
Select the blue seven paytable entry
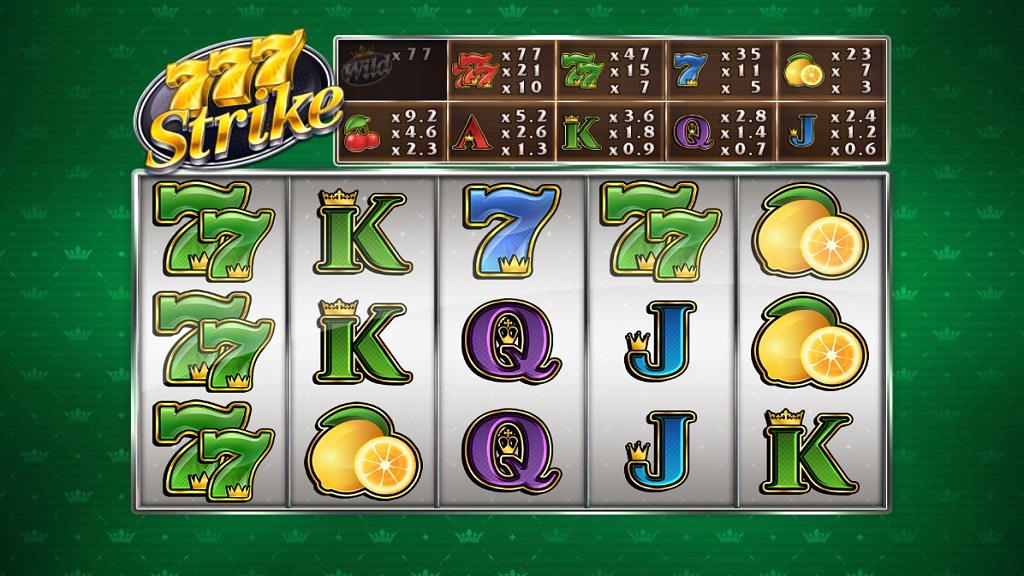tap(721, 70)
